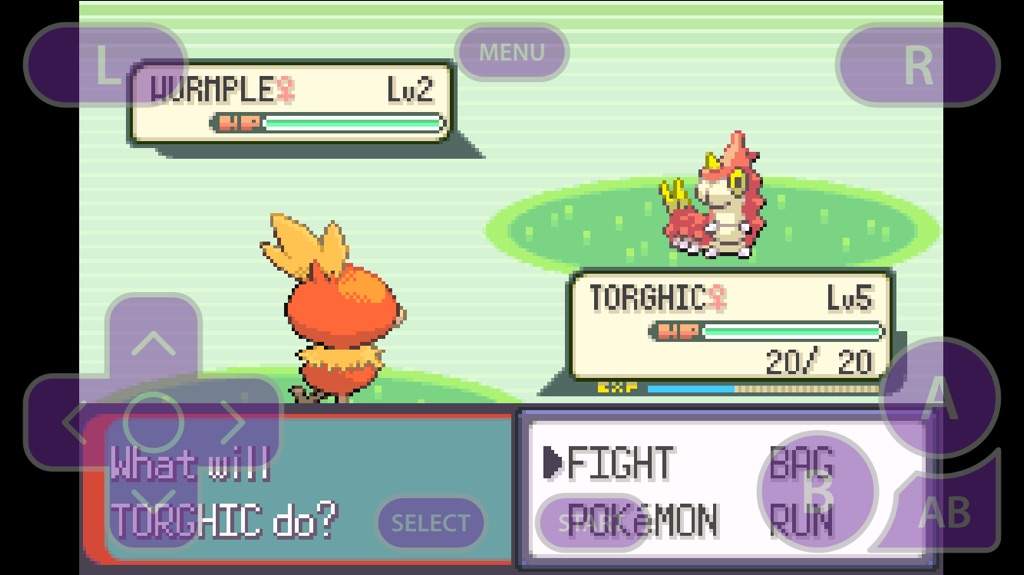Choose FIGHT in the battle menu
The height and width of the screenshot is (575, 1024).
pos(620,463)
